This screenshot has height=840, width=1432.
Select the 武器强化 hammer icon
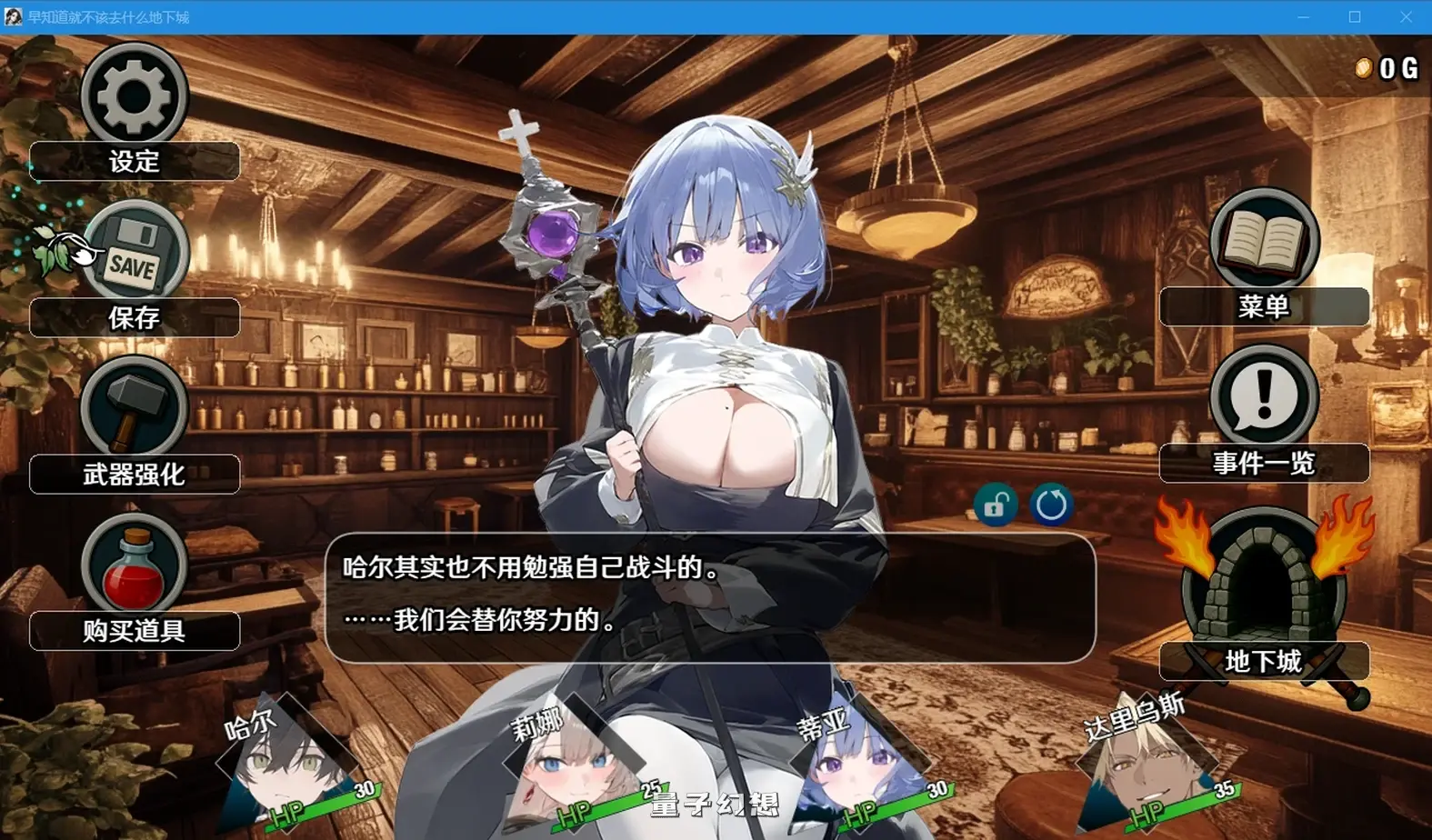[x=134, y=408]
